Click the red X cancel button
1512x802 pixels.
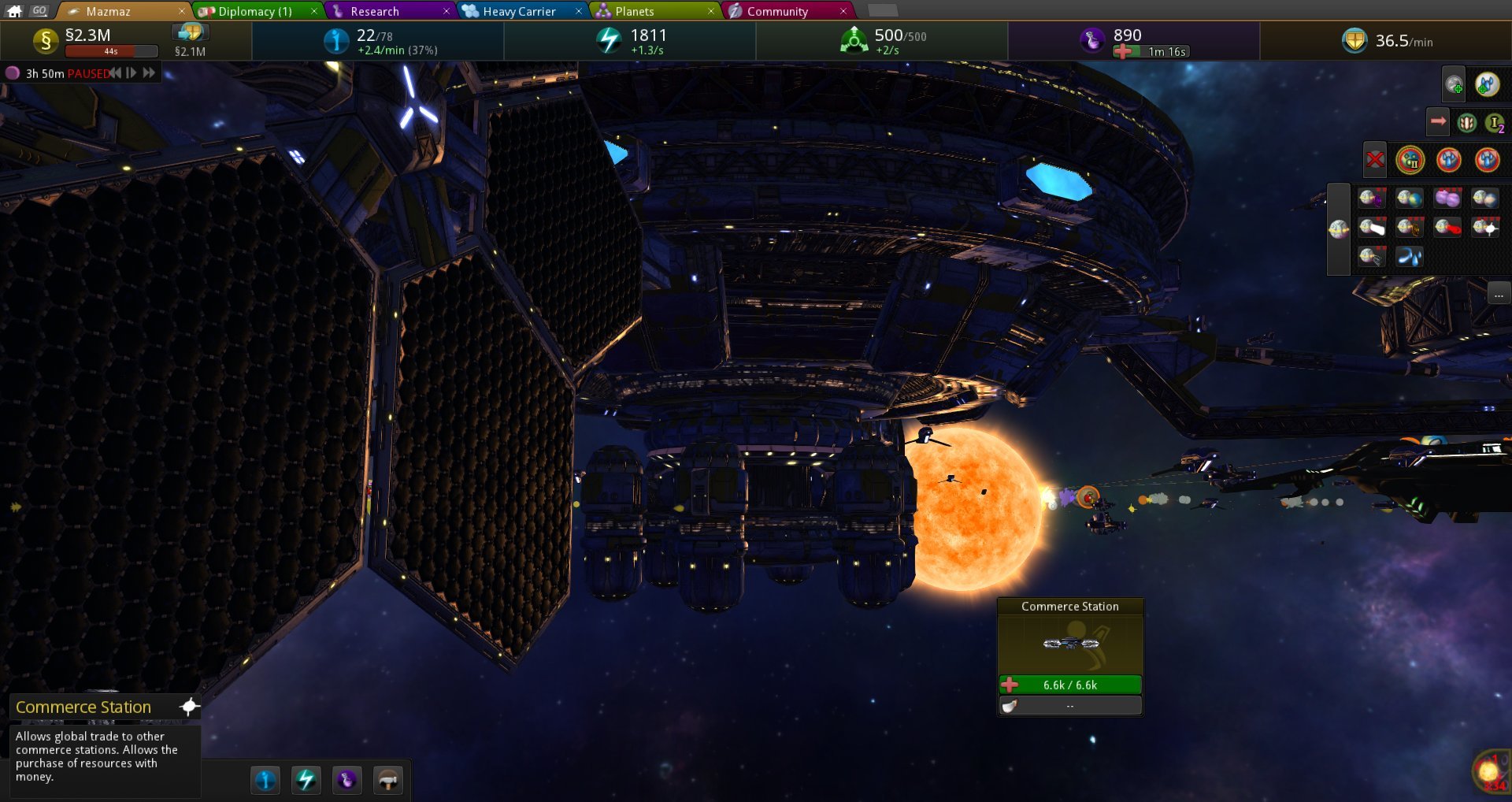(1375, 160)
